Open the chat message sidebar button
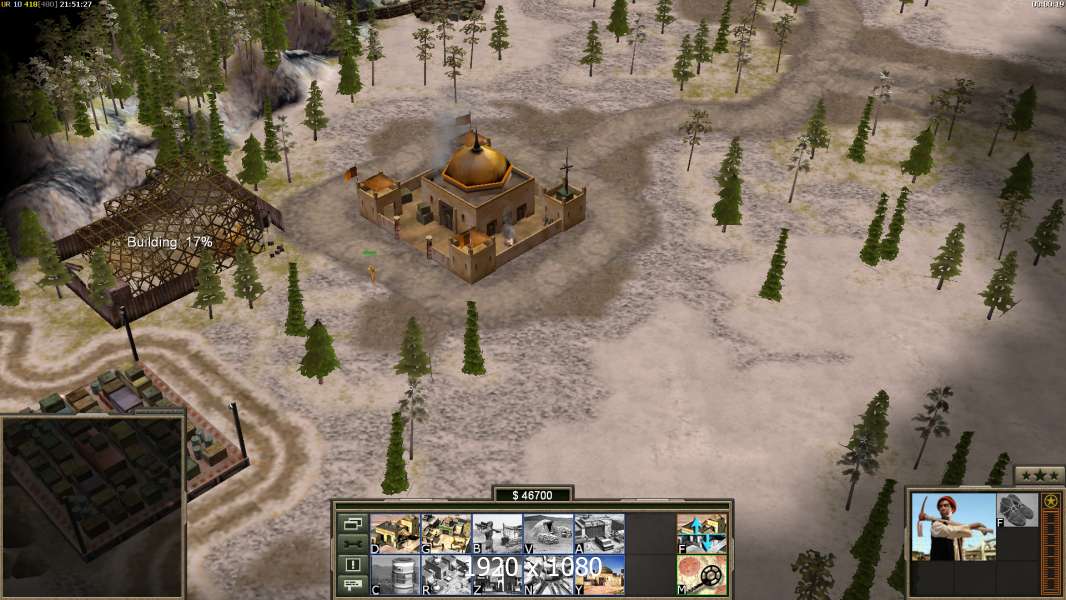 352,586
